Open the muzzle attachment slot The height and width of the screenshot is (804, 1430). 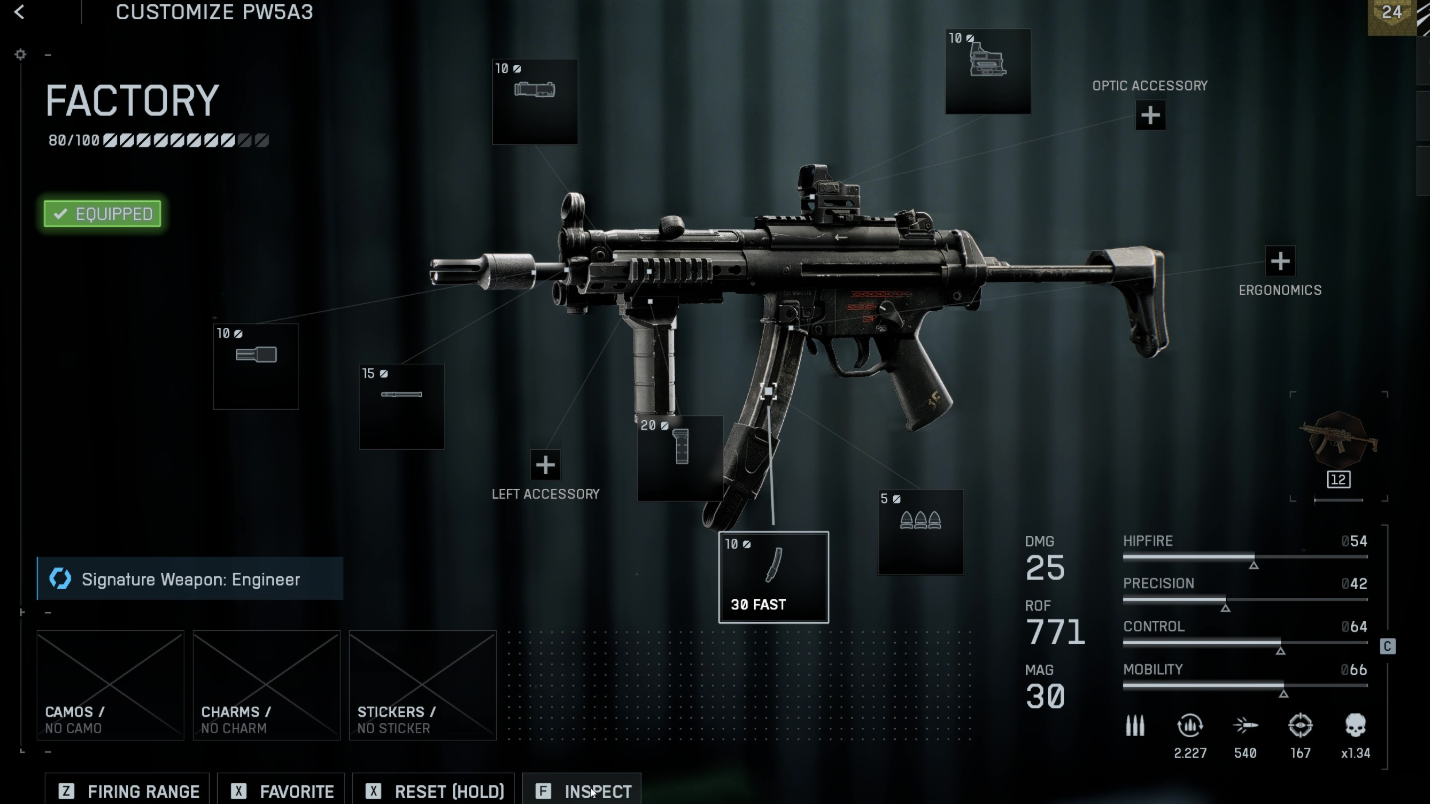(256, 366)
